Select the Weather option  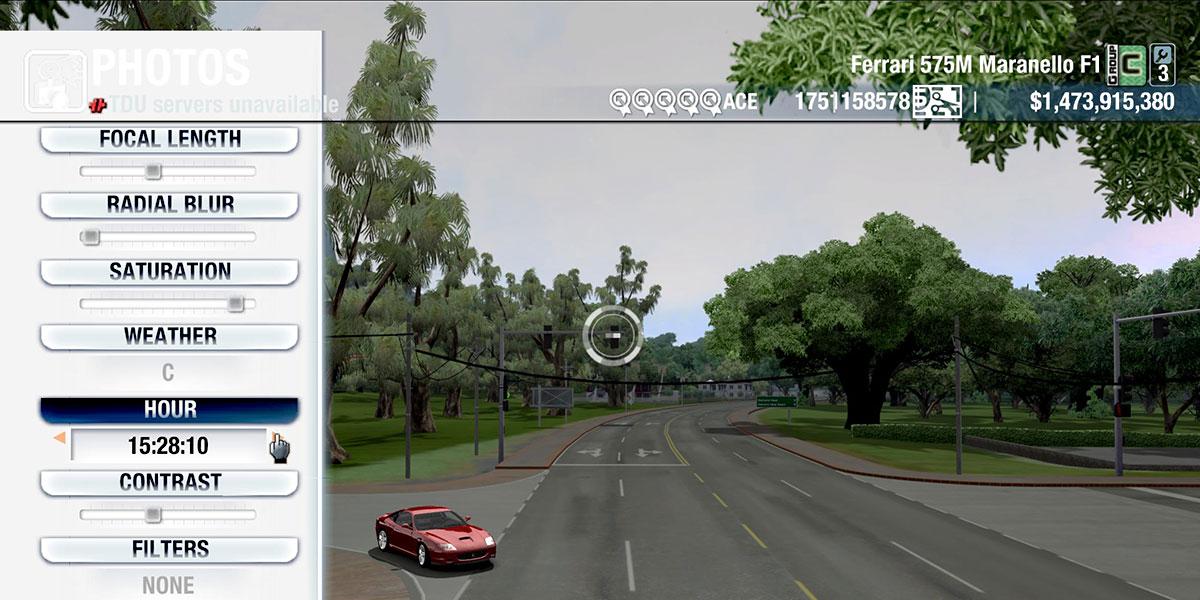pos(169,336)
